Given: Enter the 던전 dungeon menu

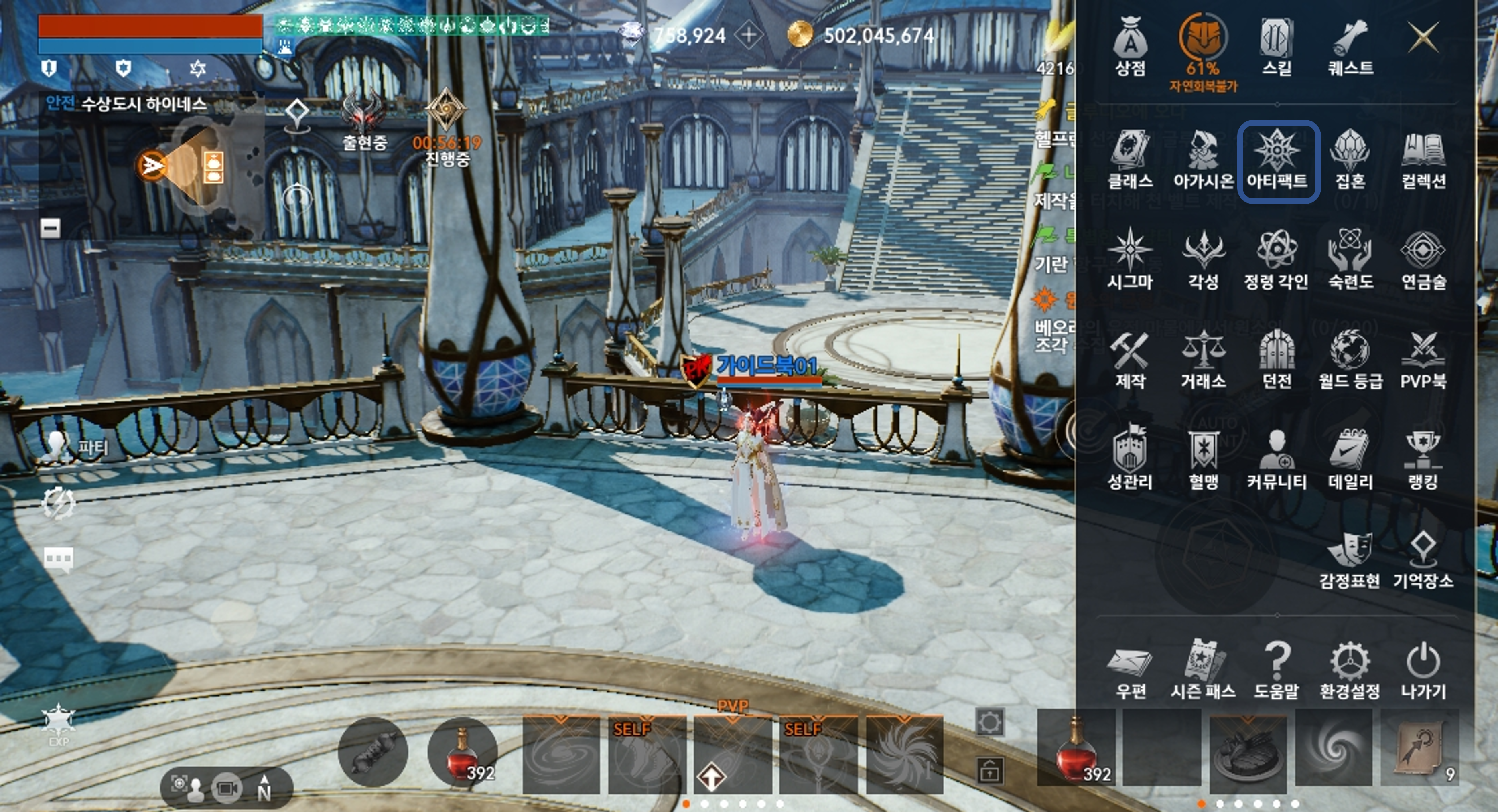Looking at the screenshot, I should [1277, 360].
